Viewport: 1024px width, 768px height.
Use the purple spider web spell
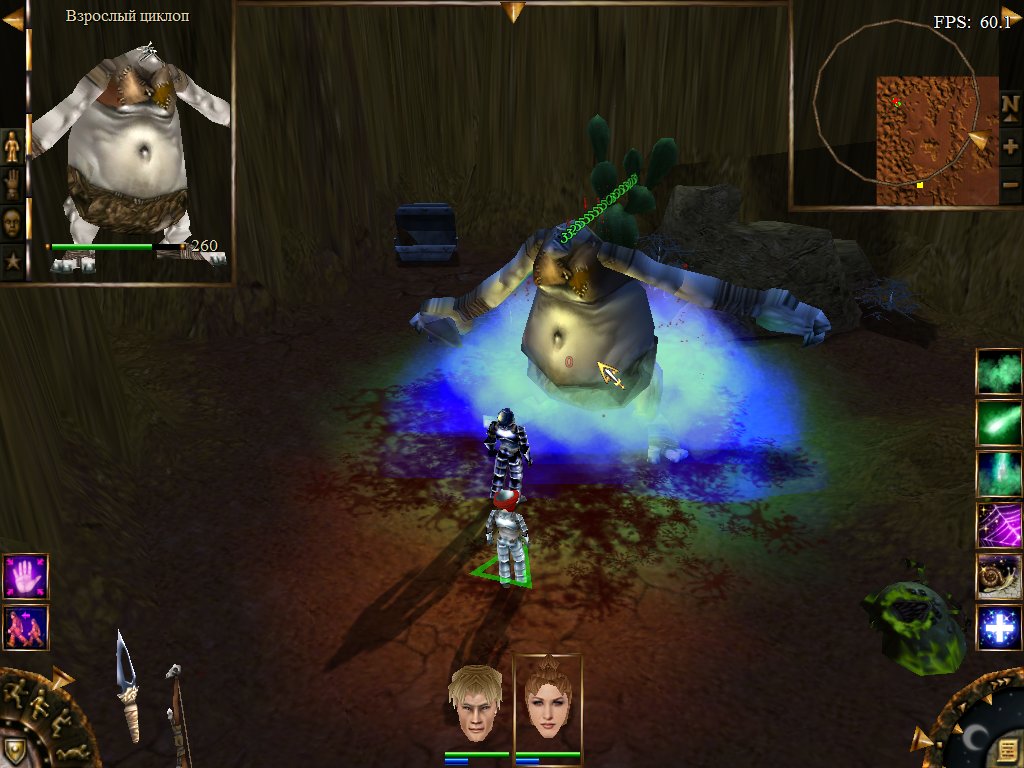(999, 526)
